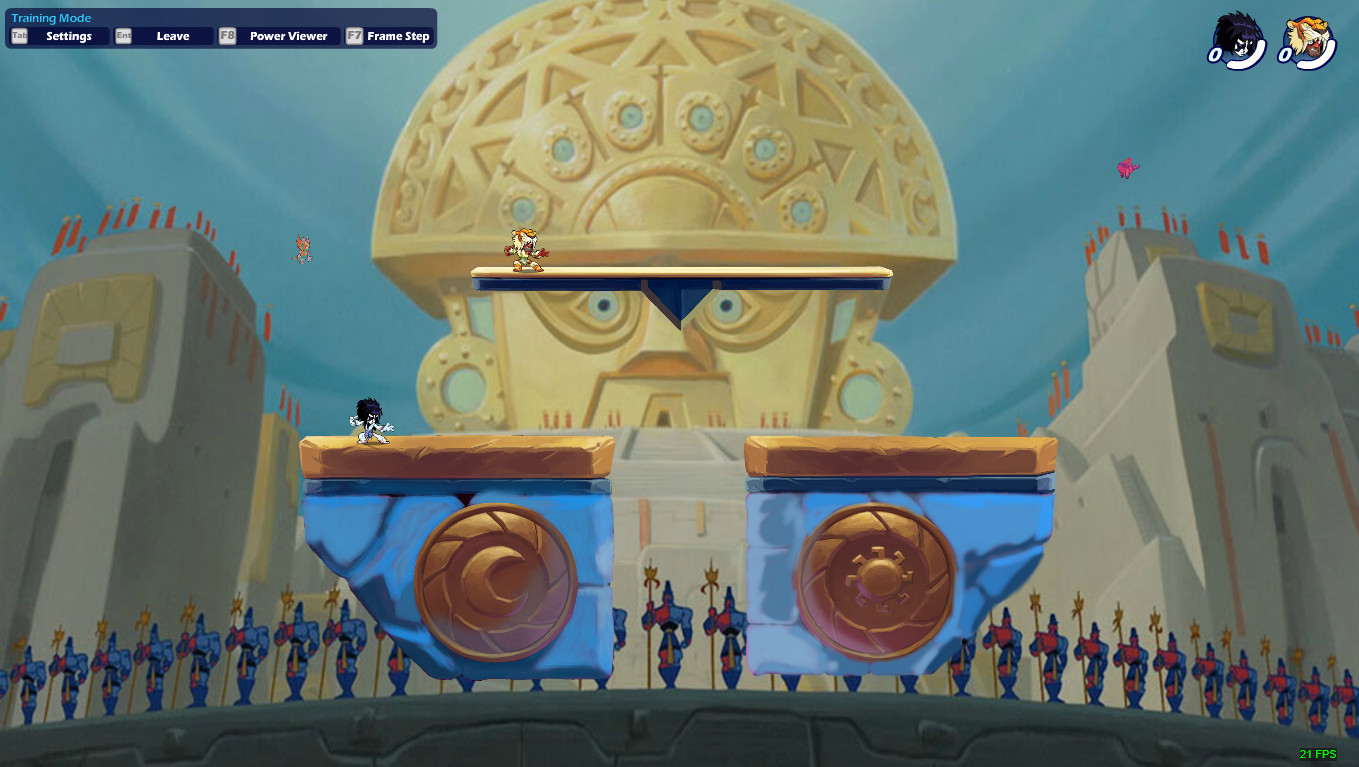Open the Power Viewer

click(x=288, y=35)
